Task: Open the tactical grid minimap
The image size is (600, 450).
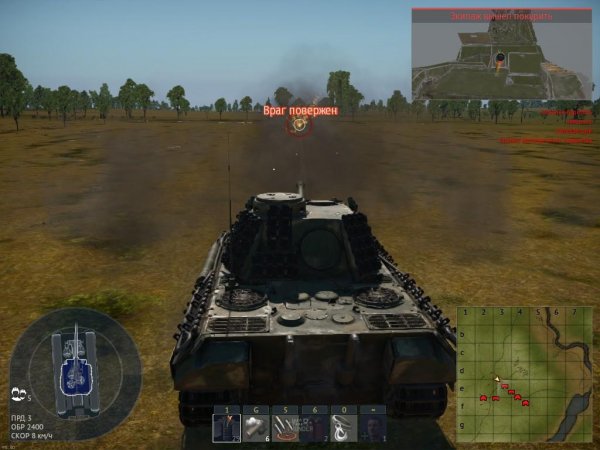Action: click(525, 374)
